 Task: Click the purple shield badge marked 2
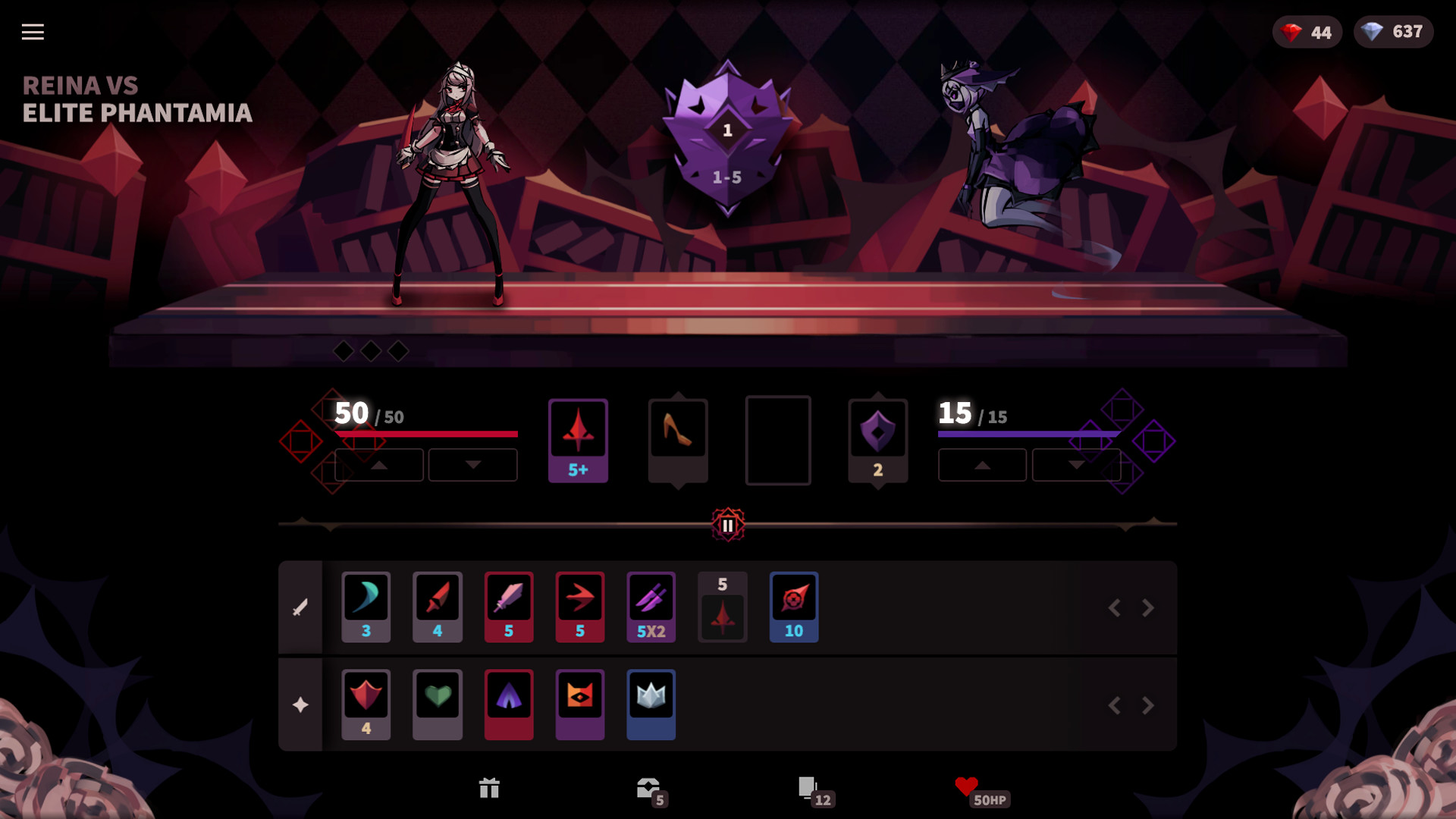point(877,438)
